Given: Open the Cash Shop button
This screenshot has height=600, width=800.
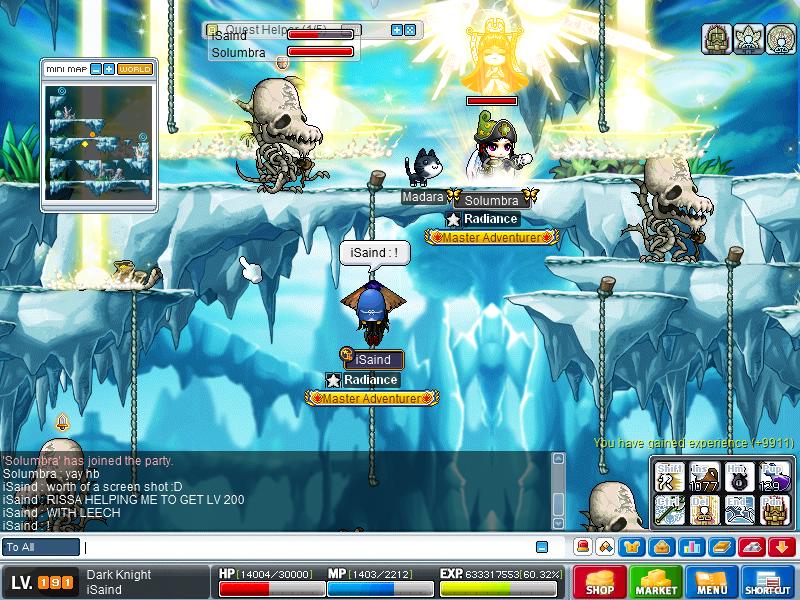Looking at the screenshot, I should (x=600, y=582).
